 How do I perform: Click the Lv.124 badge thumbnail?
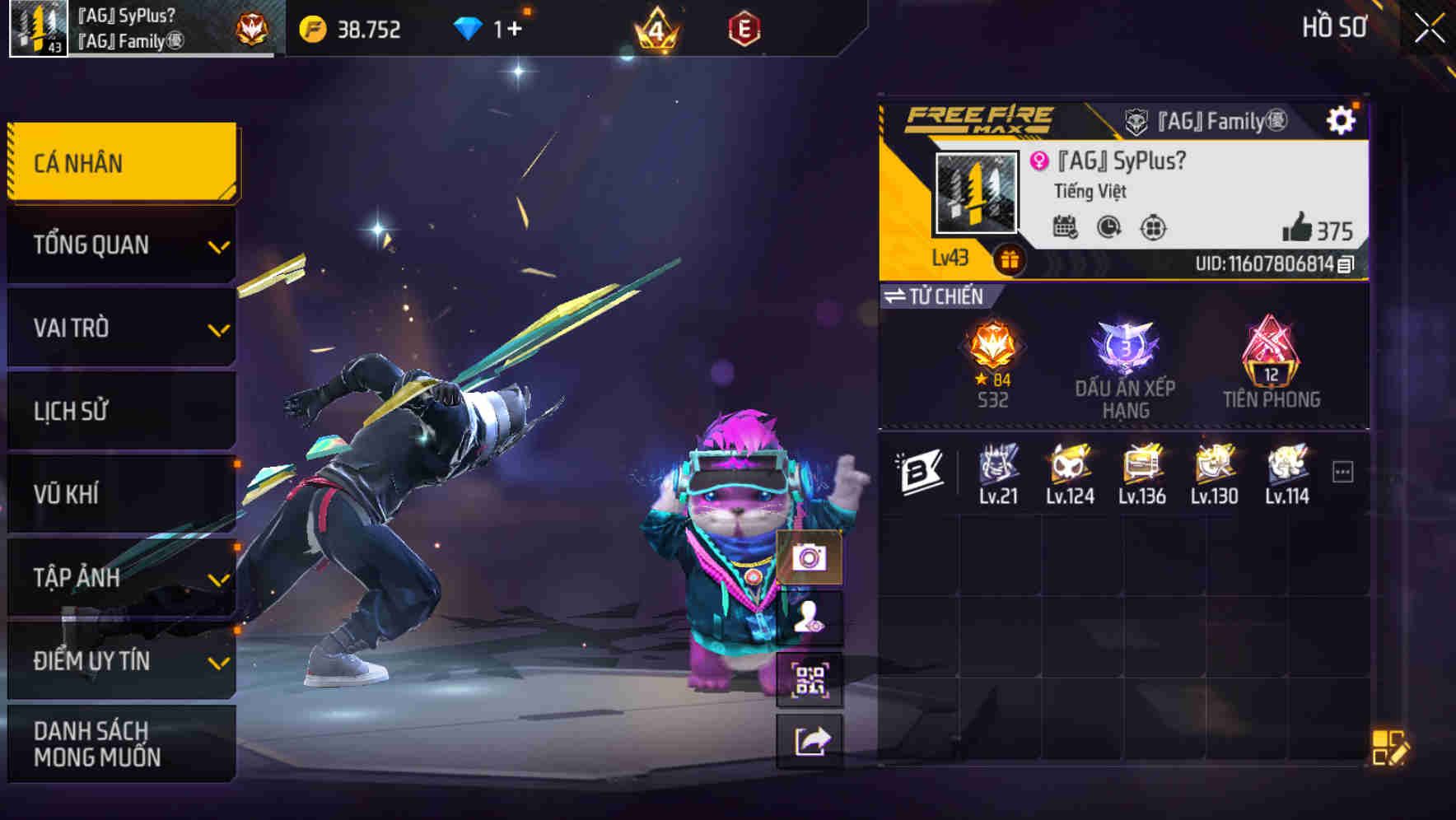tap(1068, 468)
